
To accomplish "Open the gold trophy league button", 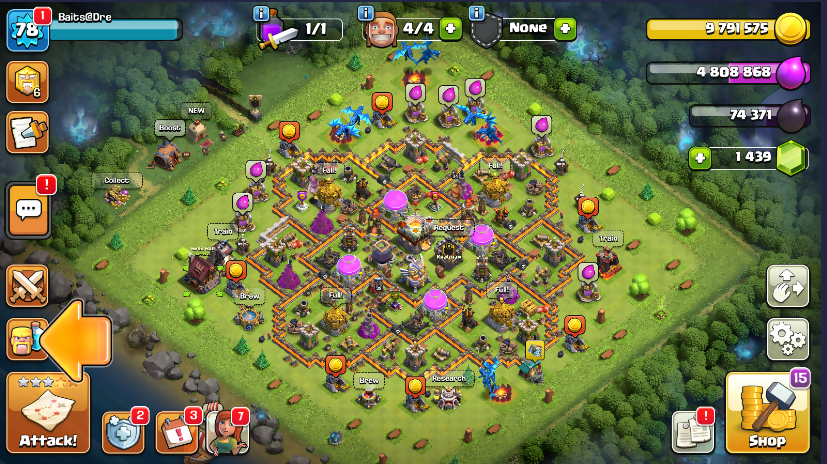I will click(x=27, y=82).
